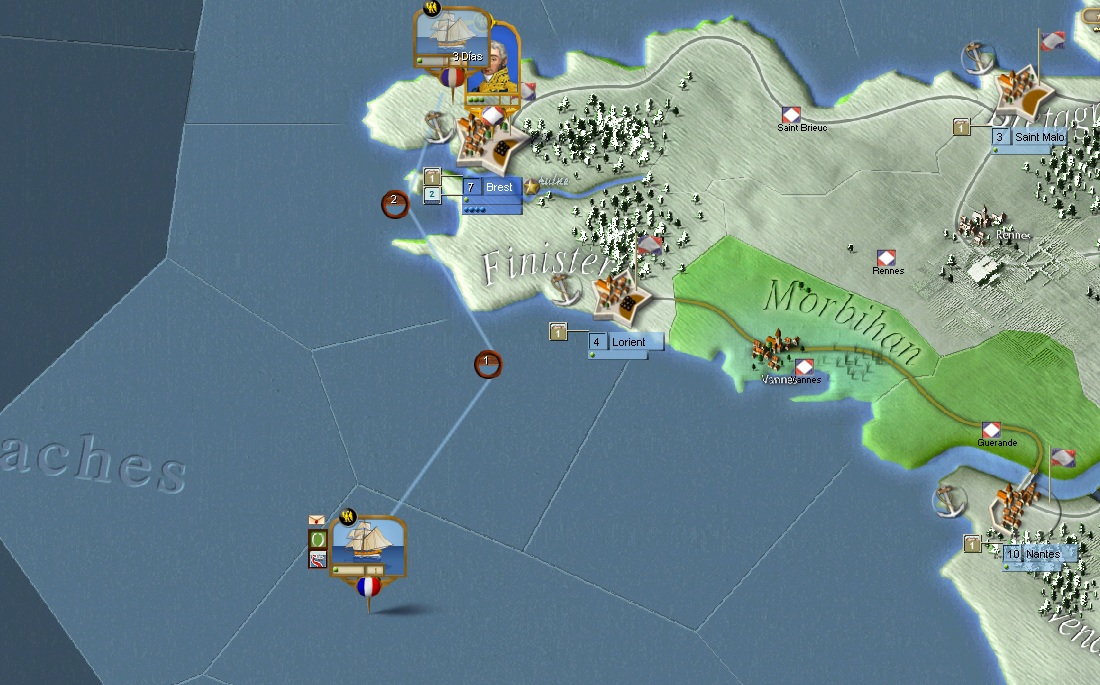Click the Brest city label
This screenshot has height=685, width=1100.
(x=499, y=187)
